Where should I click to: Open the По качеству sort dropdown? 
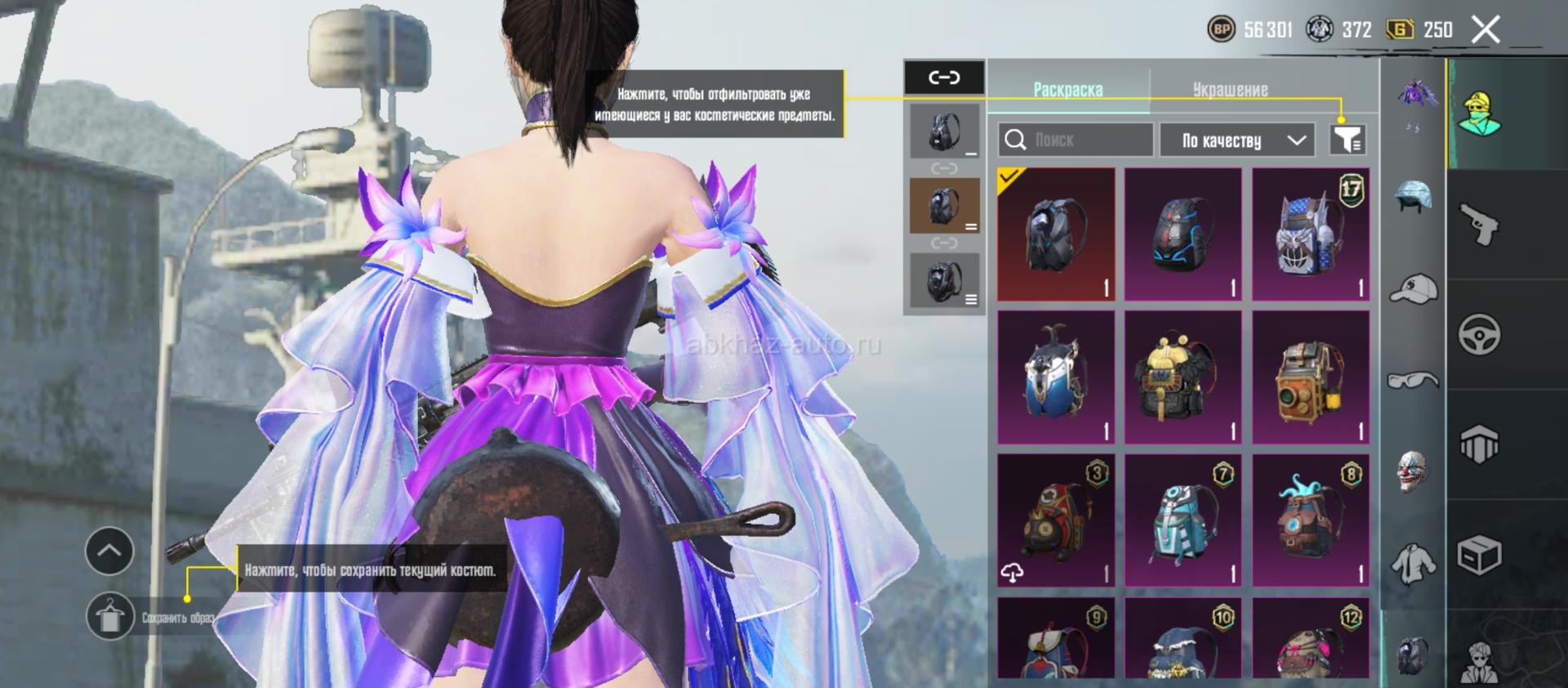coord(1236,141)
